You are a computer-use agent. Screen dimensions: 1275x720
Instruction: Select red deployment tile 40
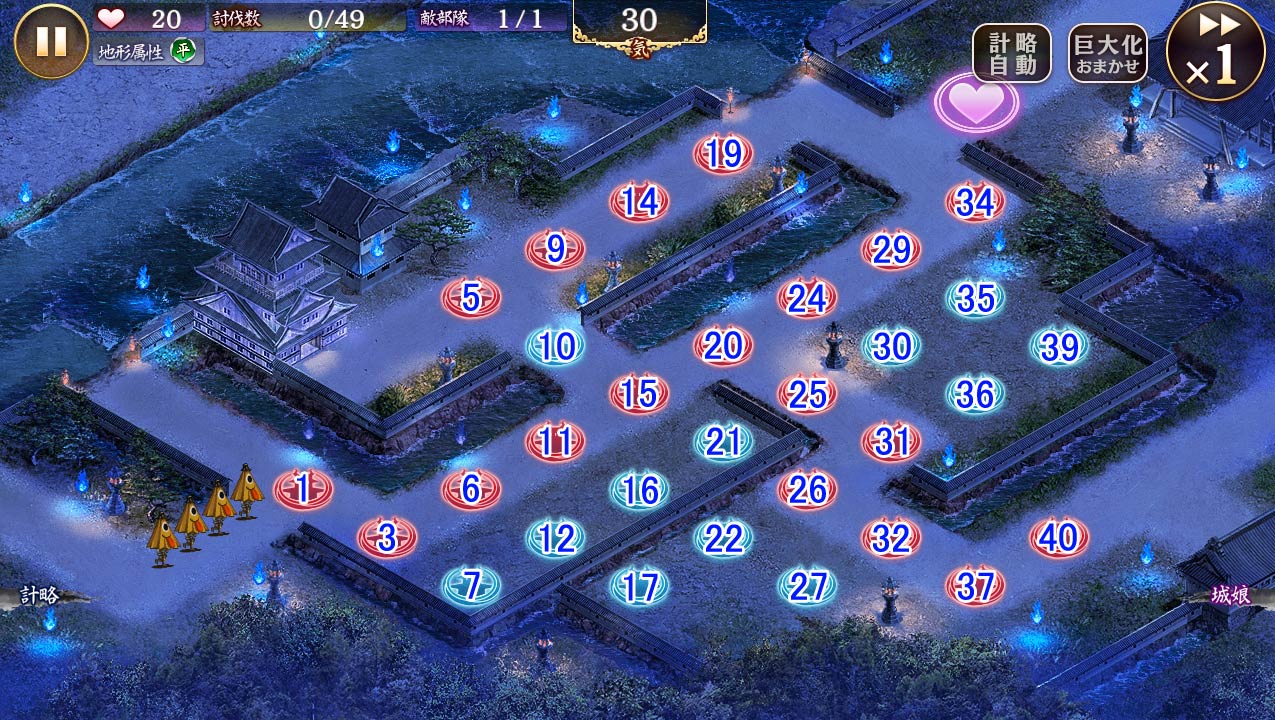(1058, 538)
